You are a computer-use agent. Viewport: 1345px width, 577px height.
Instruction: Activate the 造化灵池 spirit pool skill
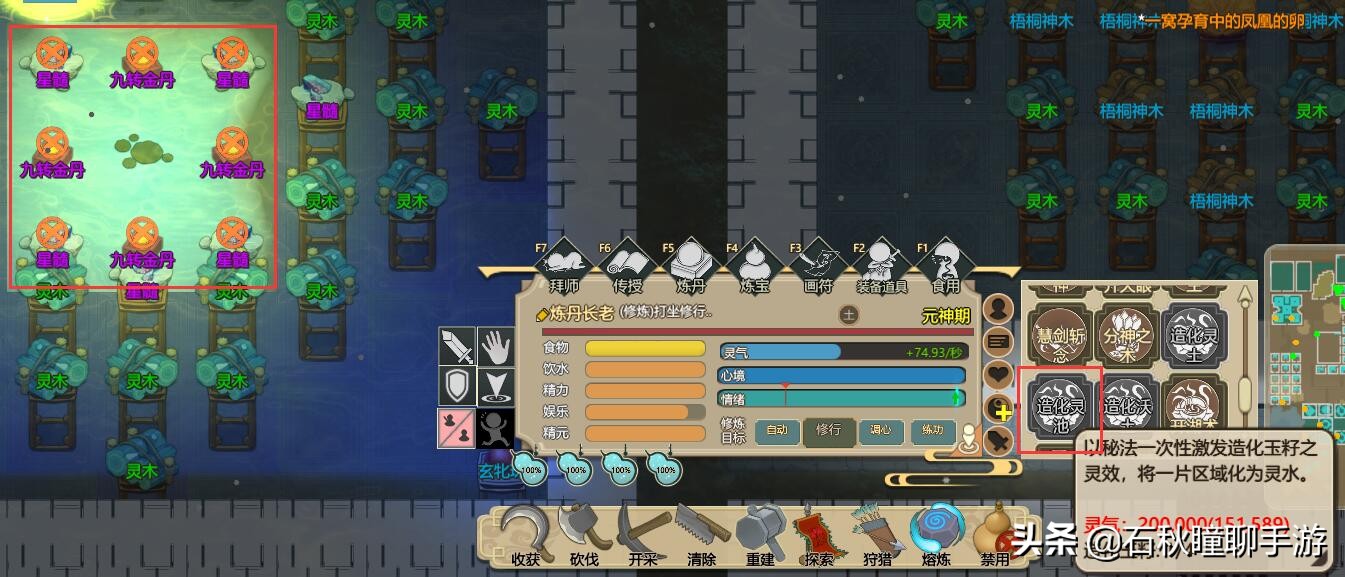(1059, 408)
